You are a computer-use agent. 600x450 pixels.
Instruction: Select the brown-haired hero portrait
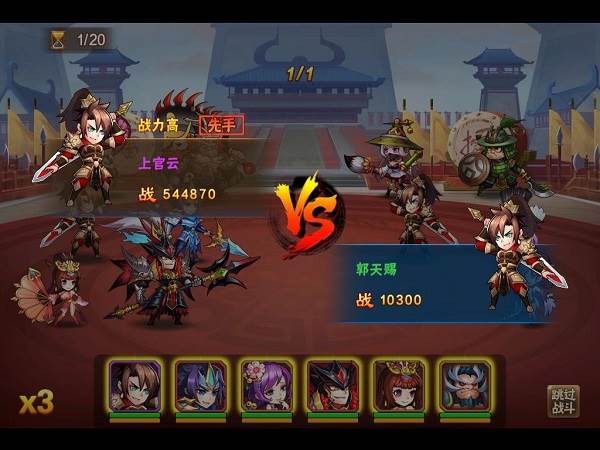coord(135,385)
